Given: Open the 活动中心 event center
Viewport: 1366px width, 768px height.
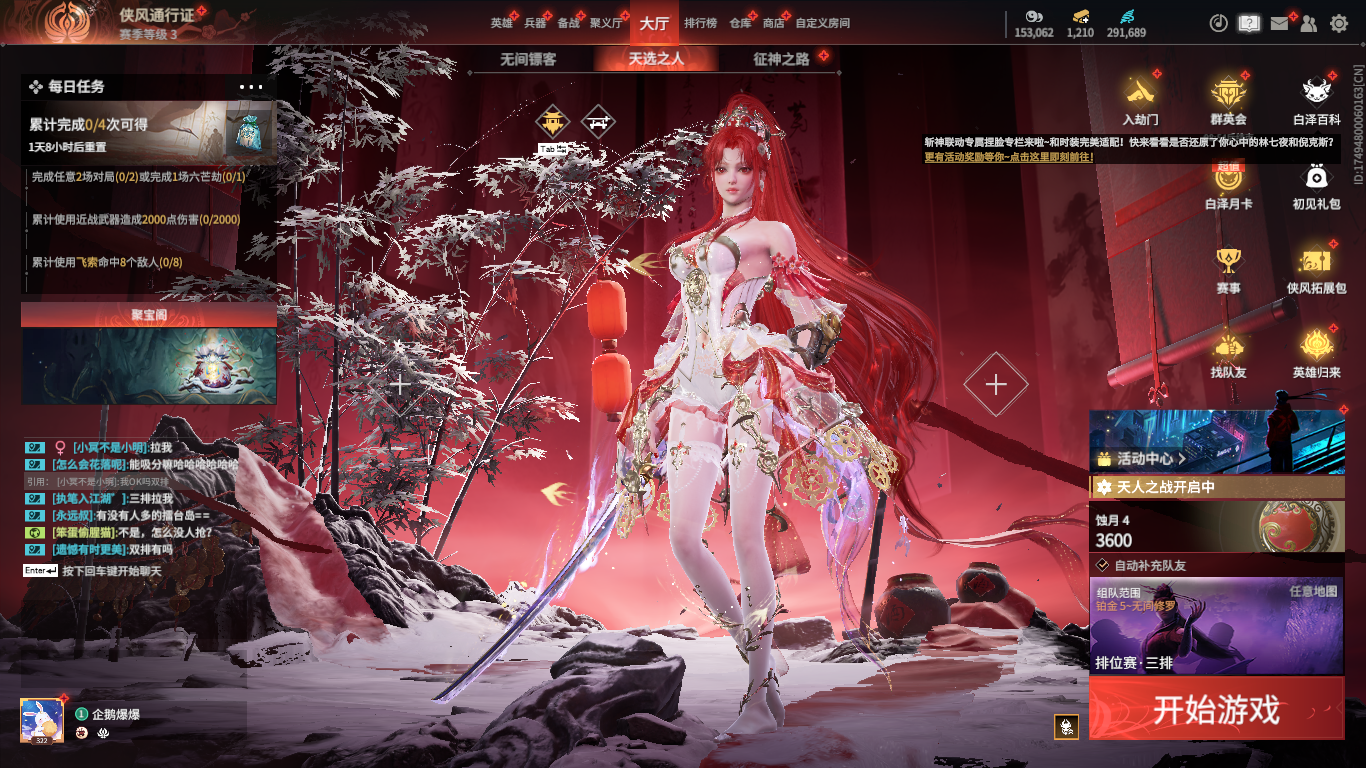Looking at the screenshot, I should pos(1142,459).
